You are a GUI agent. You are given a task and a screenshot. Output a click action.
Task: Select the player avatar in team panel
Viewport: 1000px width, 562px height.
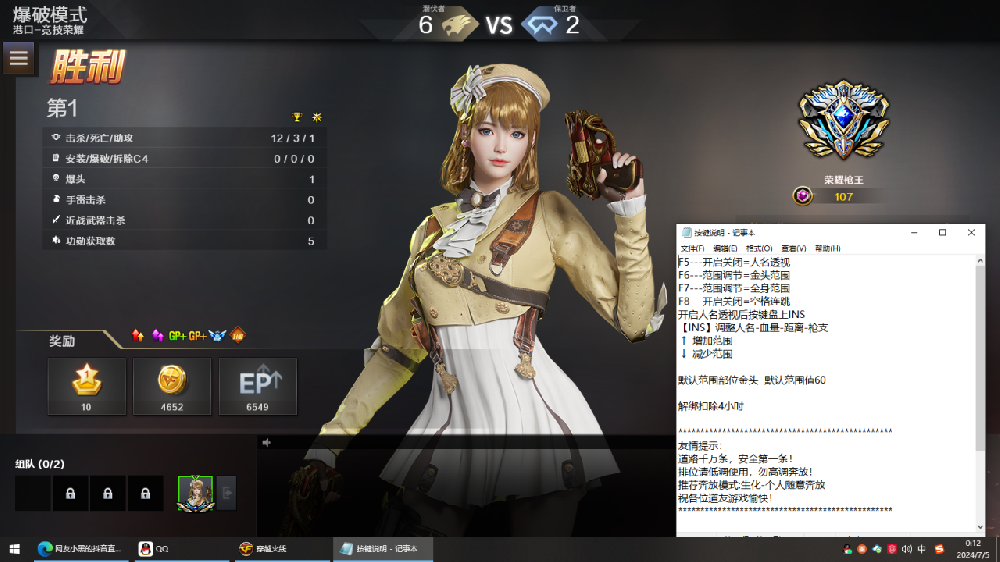[x=194, y=493]
